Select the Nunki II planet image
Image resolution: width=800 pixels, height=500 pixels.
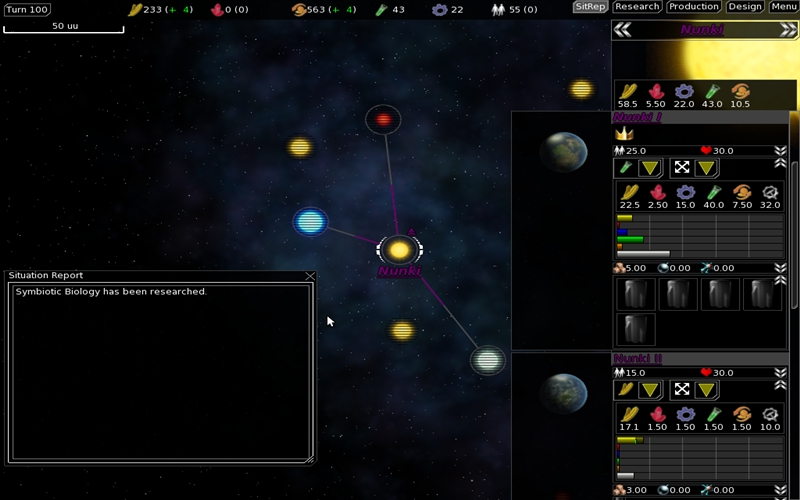(x=563, y=393)
